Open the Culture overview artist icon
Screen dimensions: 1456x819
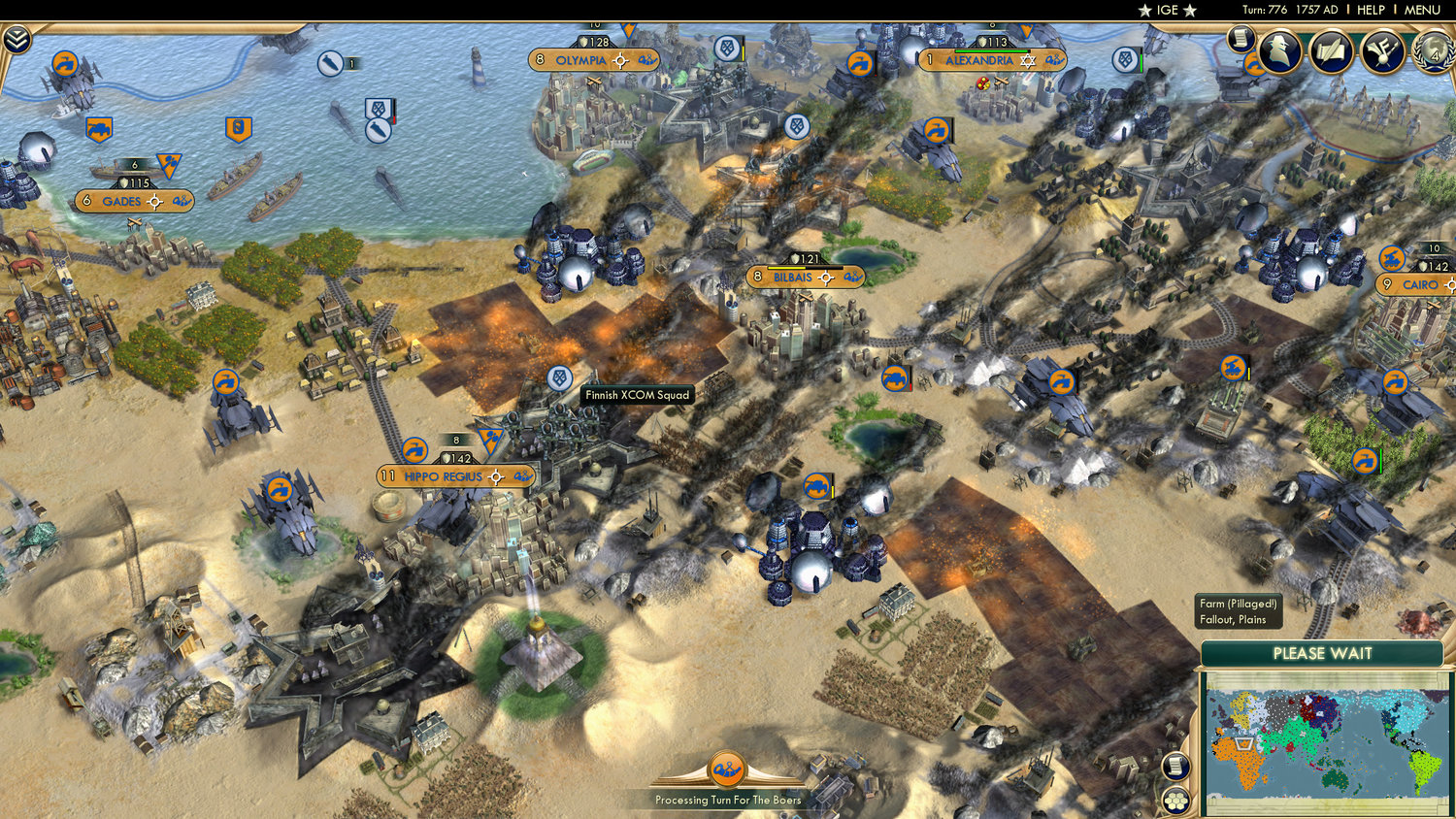[x=1382, y=53]
